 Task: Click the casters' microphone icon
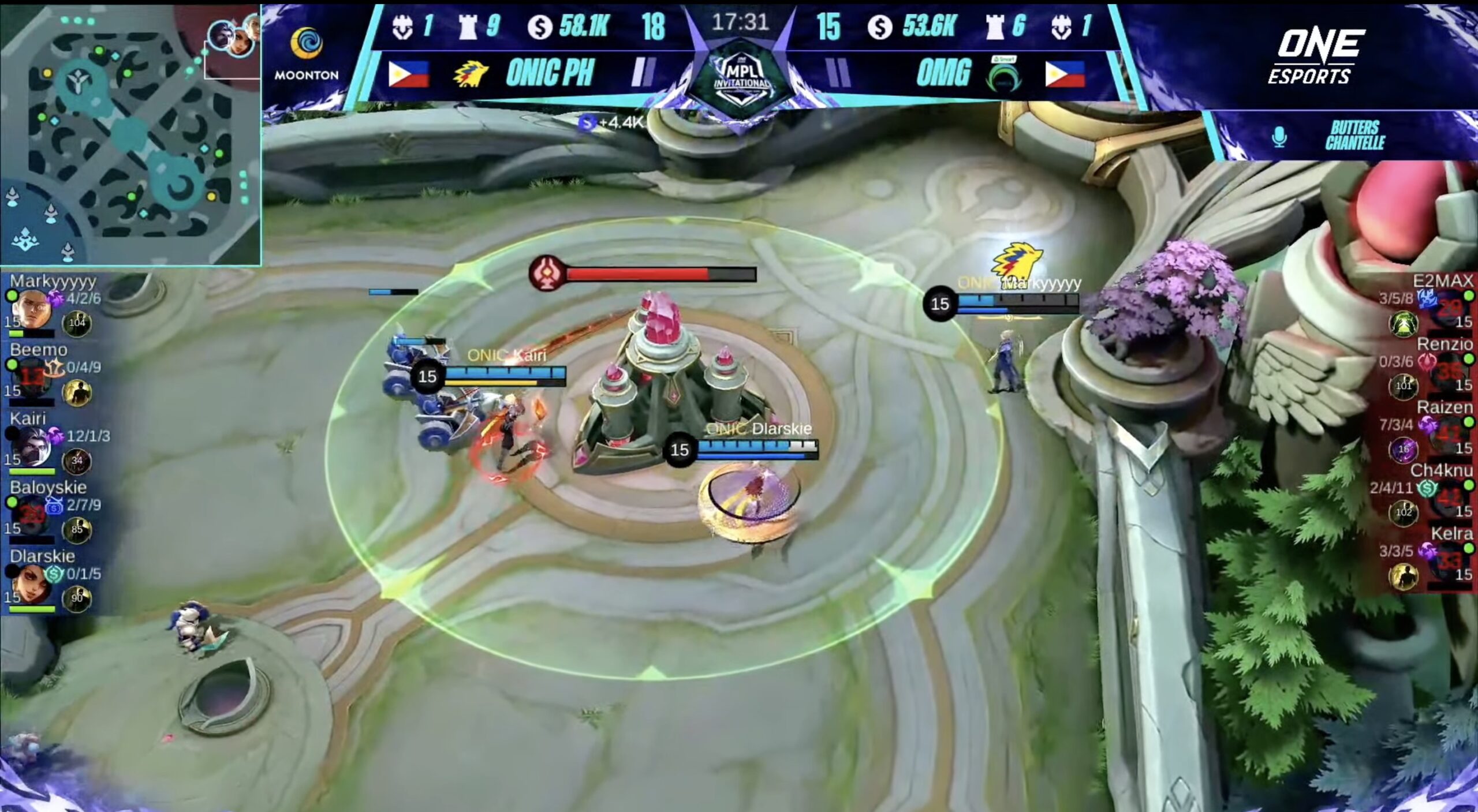click(x=1279, y=137)
